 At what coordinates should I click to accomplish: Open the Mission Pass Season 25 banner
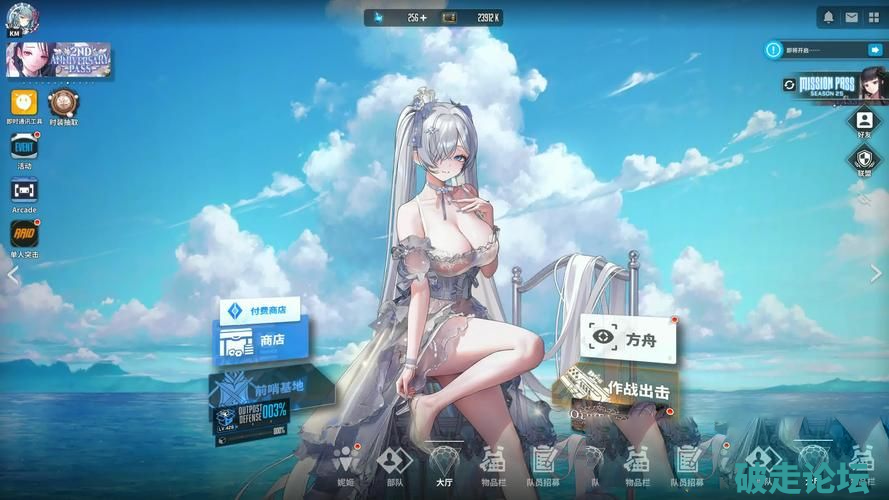tap(834, 84)
